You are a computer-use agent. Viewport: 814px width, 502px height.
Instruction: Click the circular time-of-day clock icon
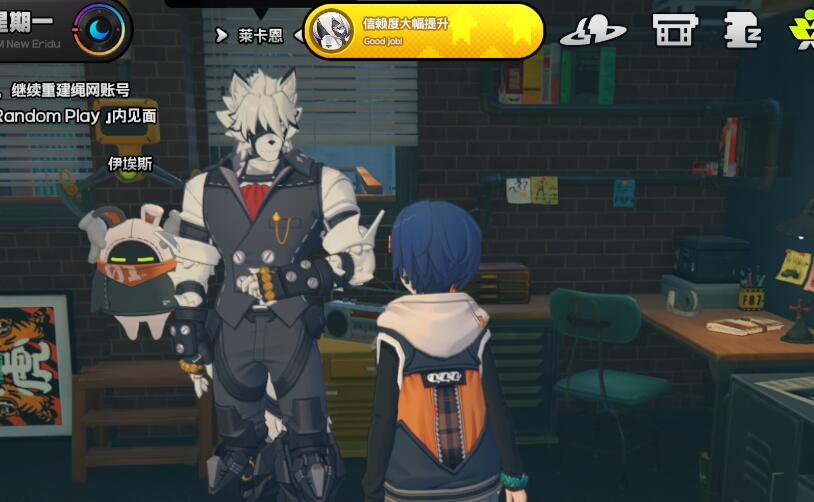pyautogui.click(x=100, y=27)
